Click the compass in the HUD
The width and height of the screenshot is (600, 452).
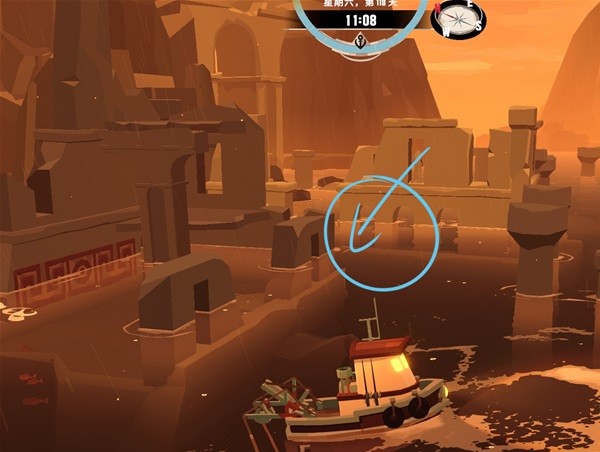457,18
